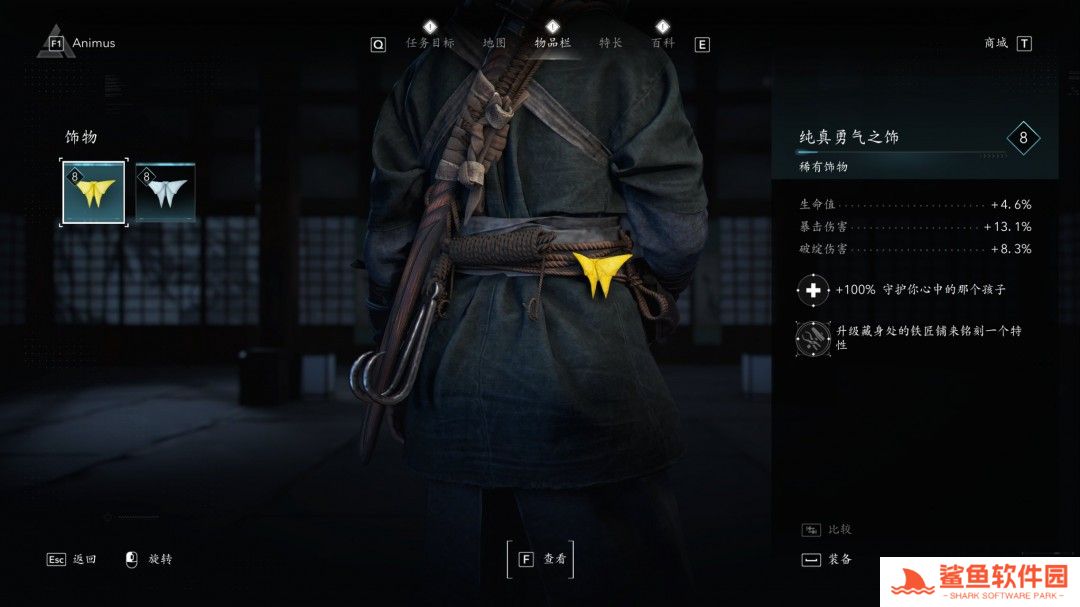Image resolution: width=1080 pixels, height=607 pixels.
Task: Open the 百科 tab
Action: 662,43
